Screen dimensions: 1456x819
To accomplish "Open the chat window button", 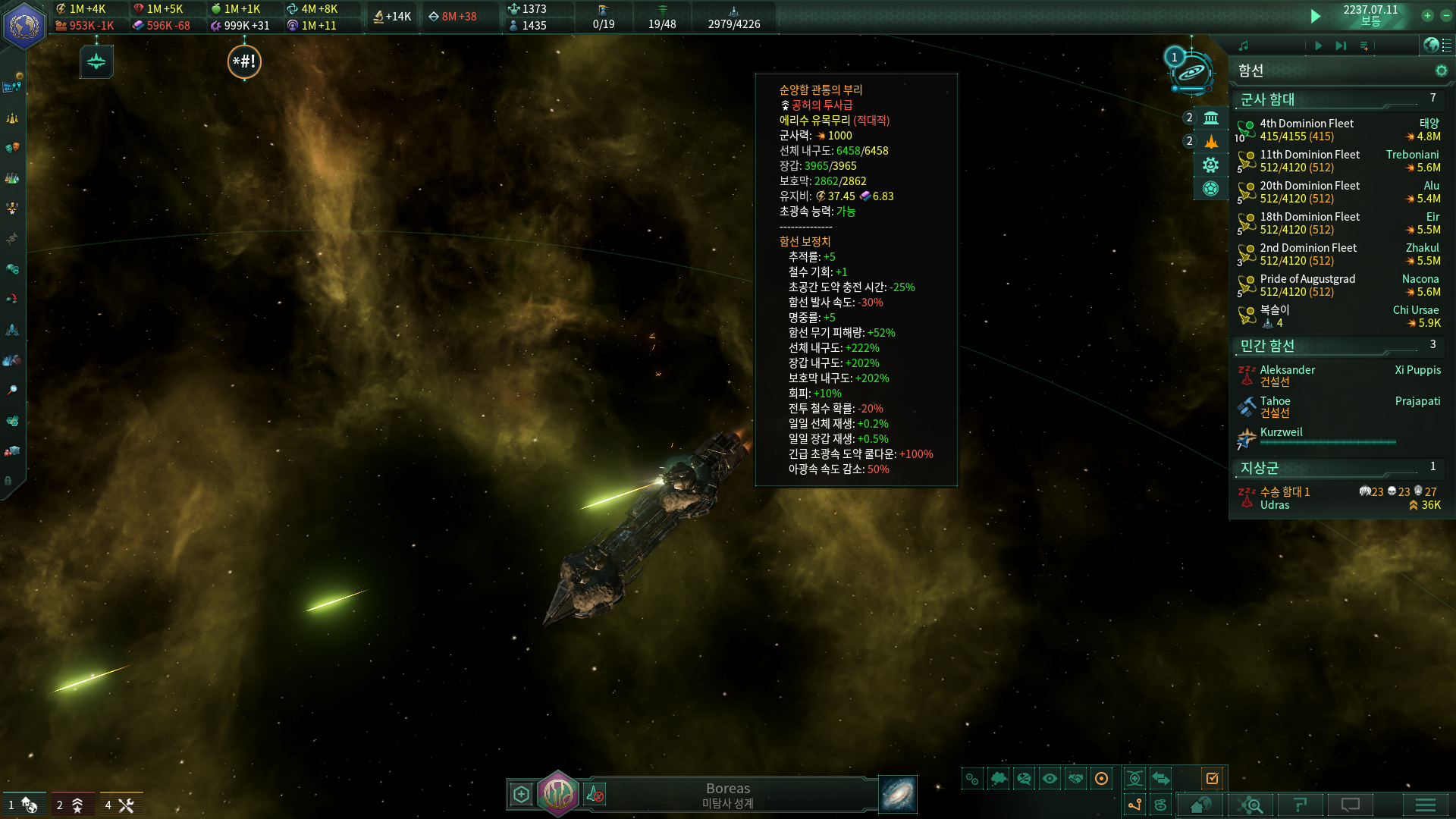I will (1351, 805).
